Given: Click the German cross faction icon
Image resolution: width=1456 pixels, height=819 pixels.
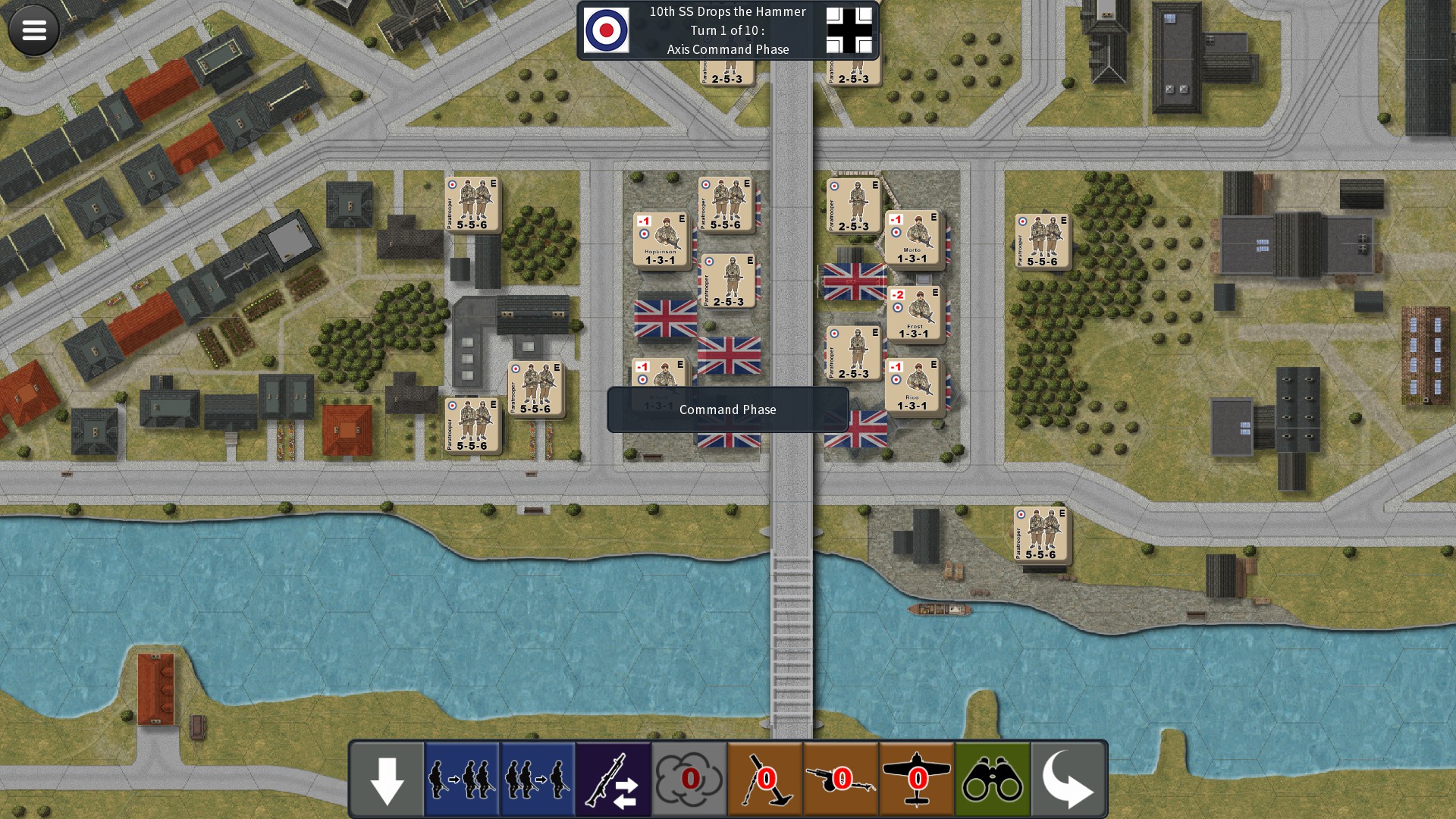Looking at the screenshot, I should [x=849, y=30].
